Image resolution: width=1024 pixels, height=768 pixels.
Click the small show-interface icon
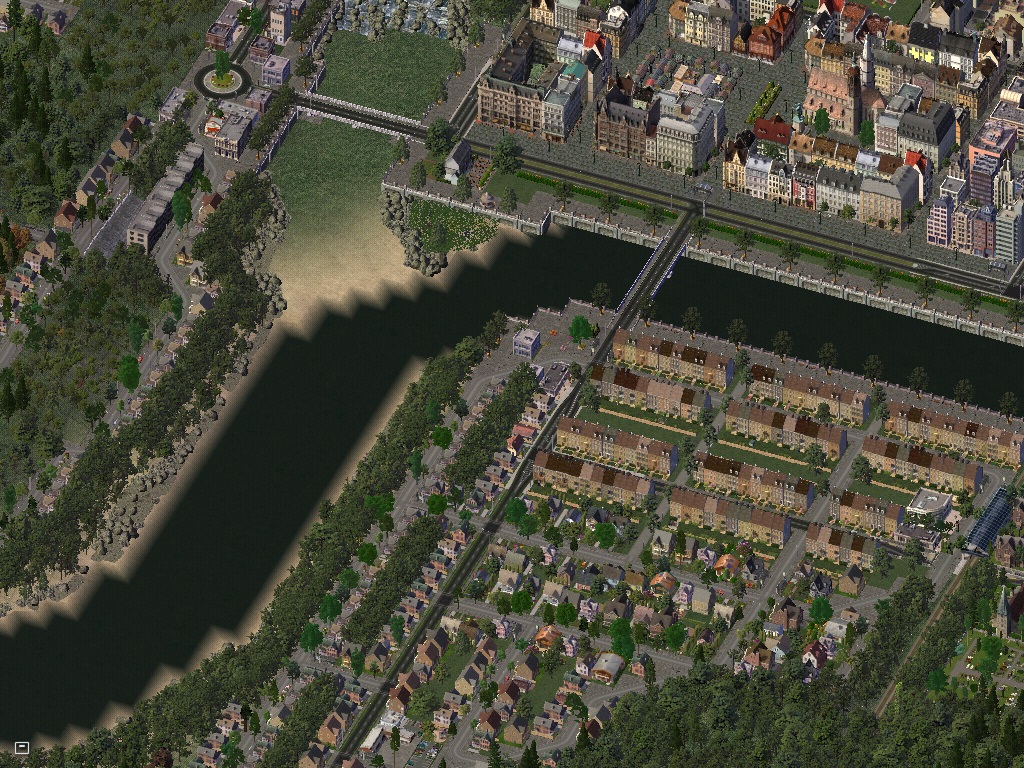[x=21, y=747]
